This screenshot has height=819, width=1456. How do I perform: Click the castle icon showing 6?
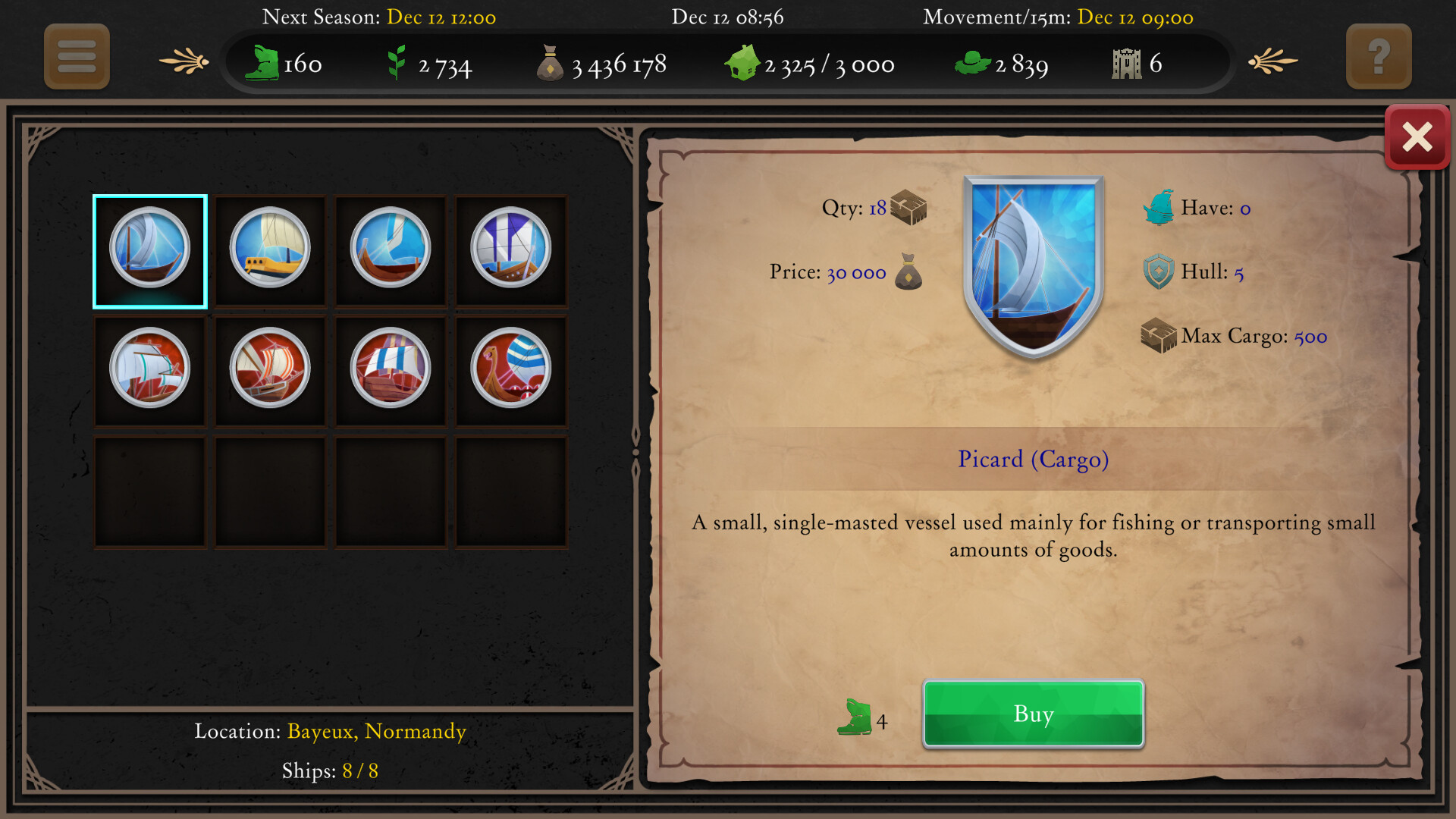(1125, 62)
